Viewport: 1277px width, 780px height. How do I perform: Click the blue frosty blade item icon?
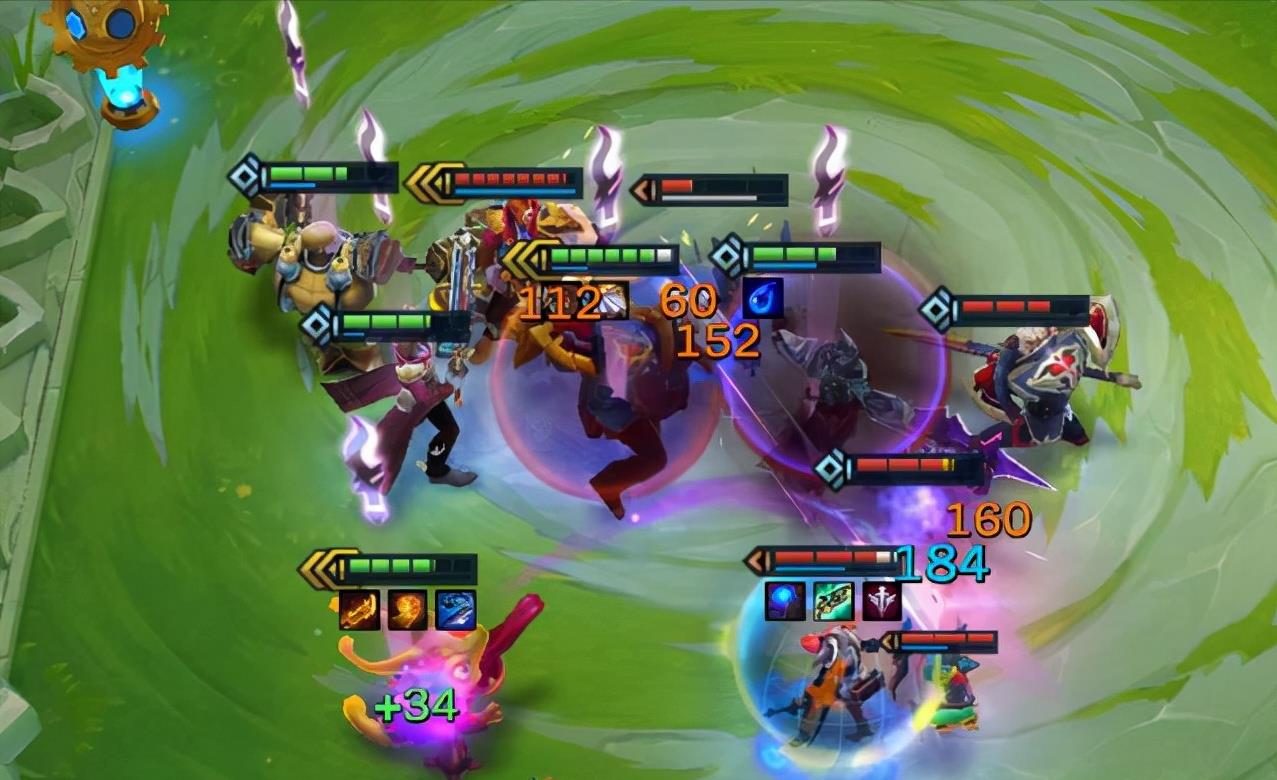[456, 610]
